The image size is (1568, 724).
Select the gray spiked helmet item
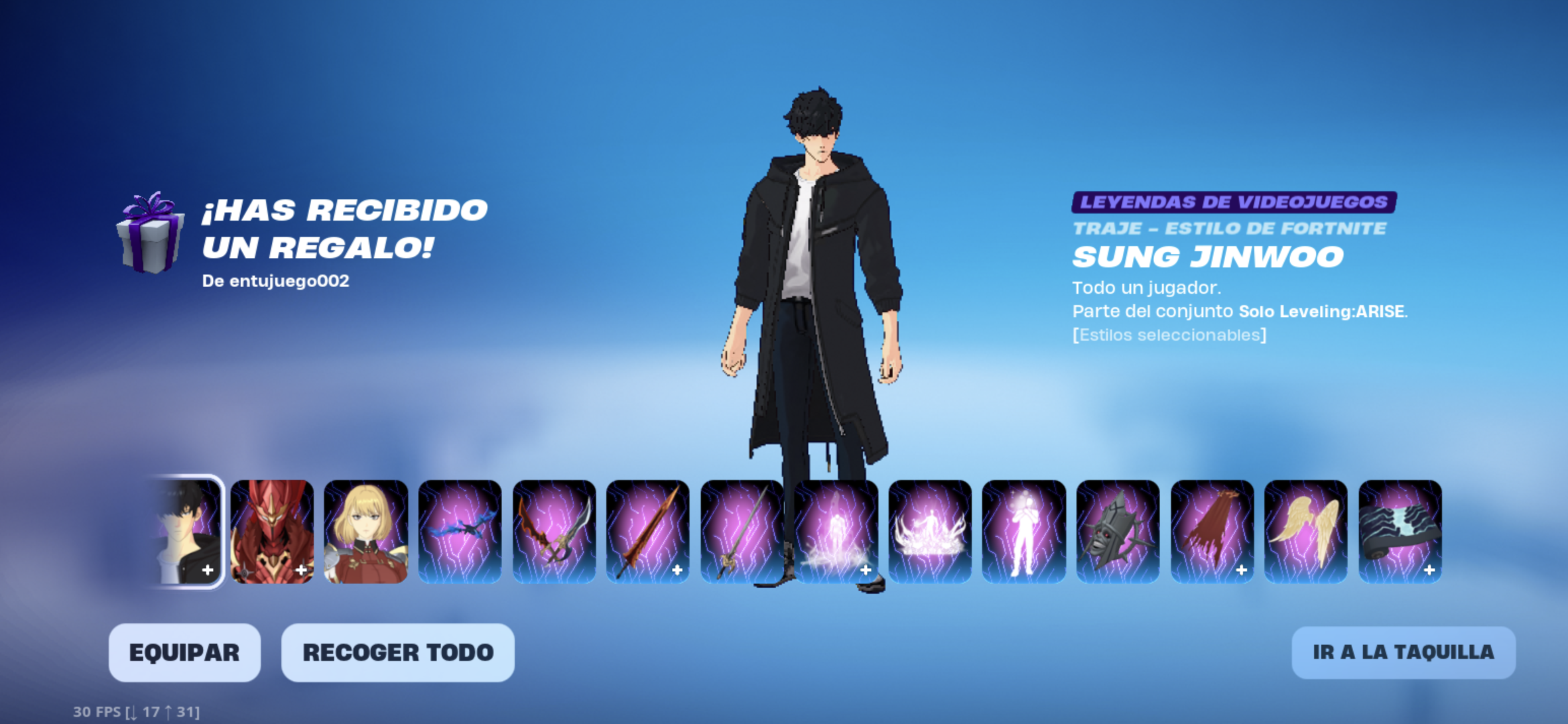click(1118, 531)
